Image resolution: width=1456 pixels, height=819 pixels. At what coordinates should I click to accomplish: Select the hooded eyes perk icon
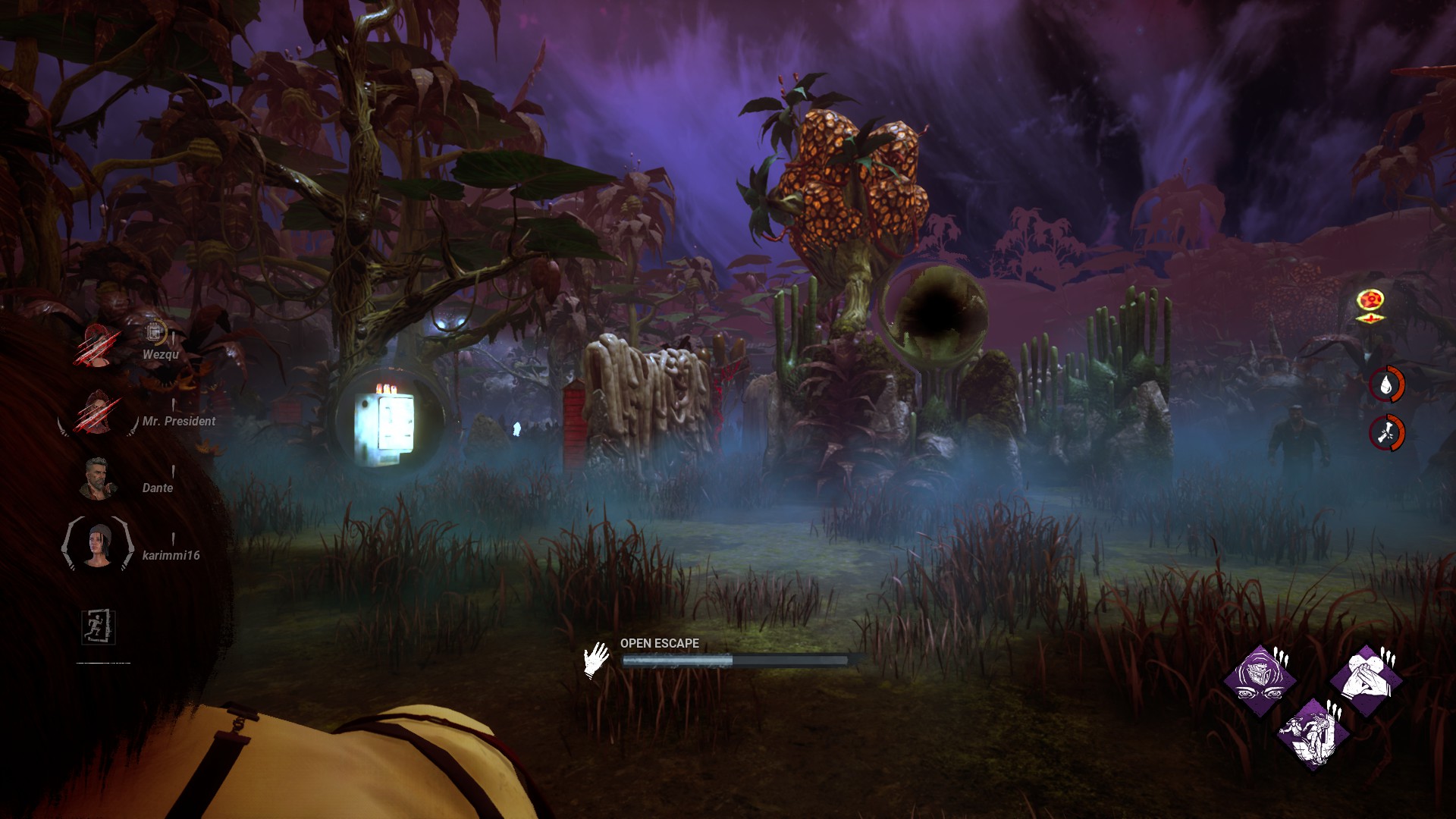point(1260,679)
